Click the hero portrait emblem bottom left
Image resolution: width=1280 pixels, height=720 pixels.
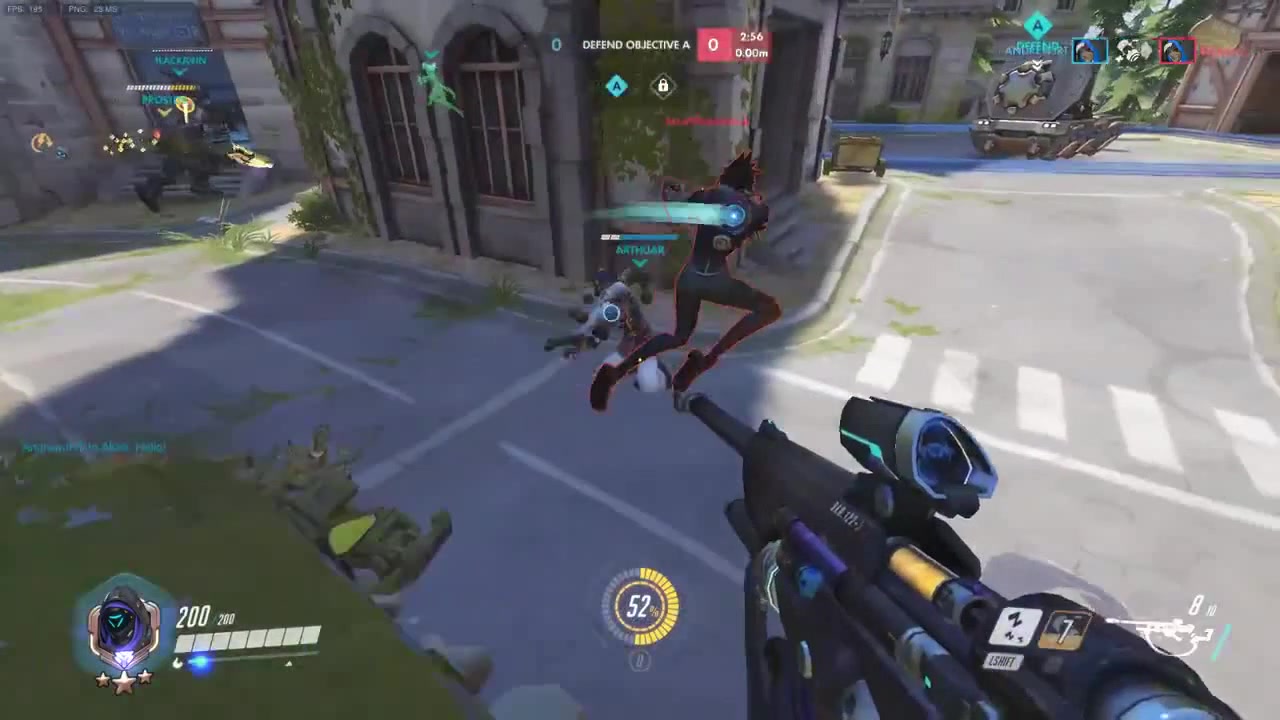point(123,622)
